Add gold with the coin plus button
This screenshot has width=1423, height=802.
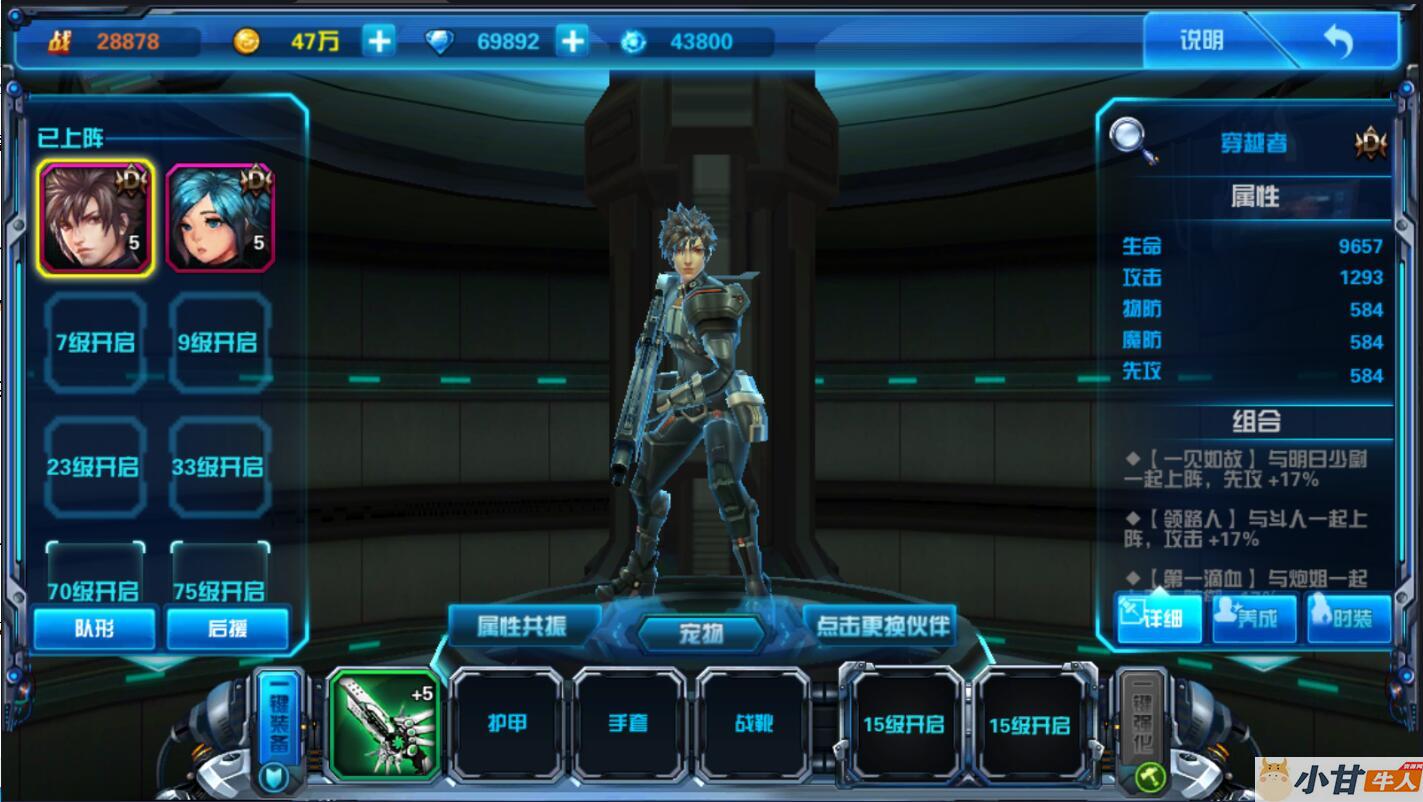click(x=379, y=41)
